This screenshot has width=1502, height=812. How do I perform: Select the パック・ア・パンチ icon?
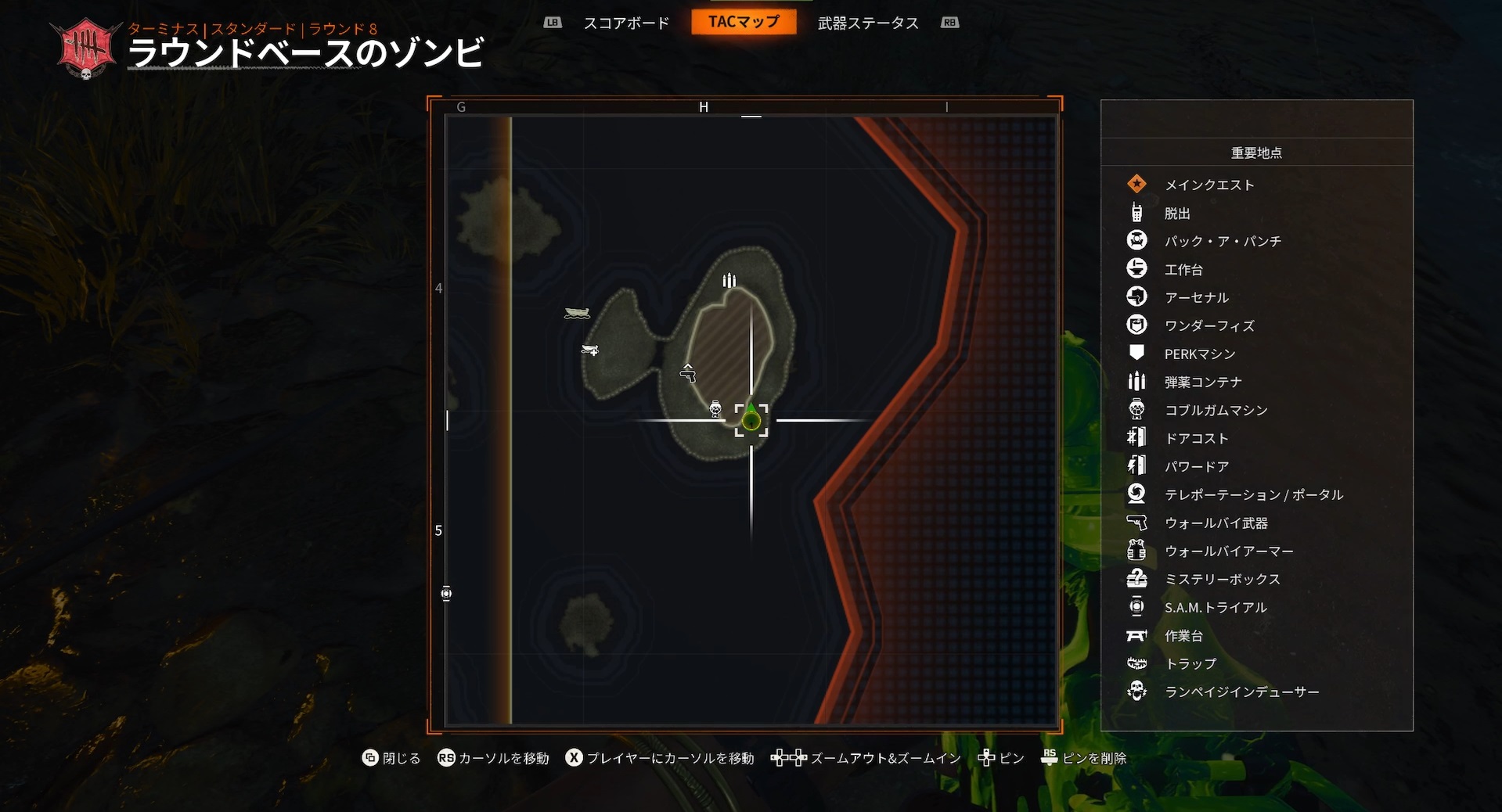coord(1136,241)
